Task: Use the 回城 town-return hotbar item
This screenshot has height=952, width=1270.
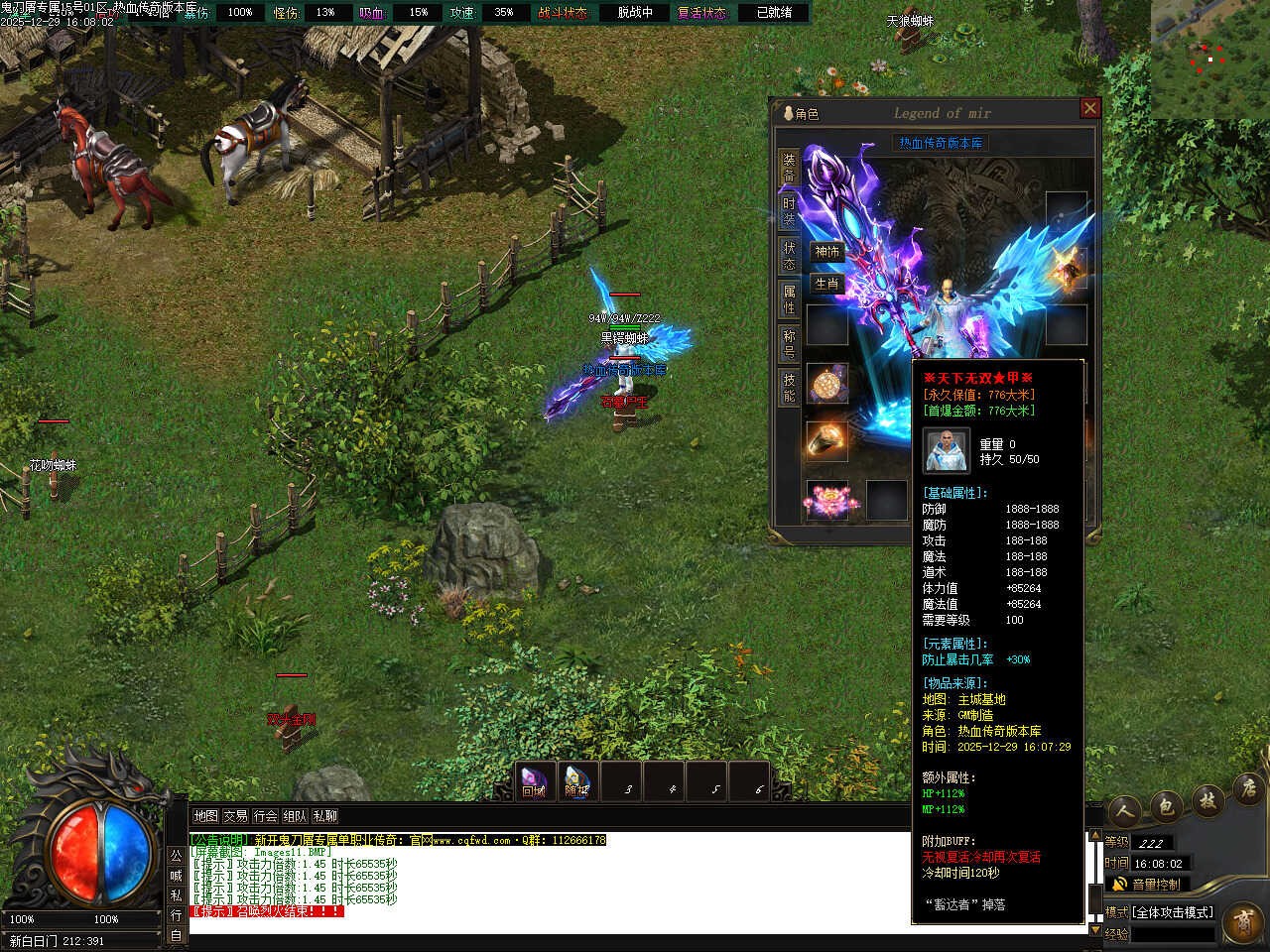Action: (x=535, y=781)
